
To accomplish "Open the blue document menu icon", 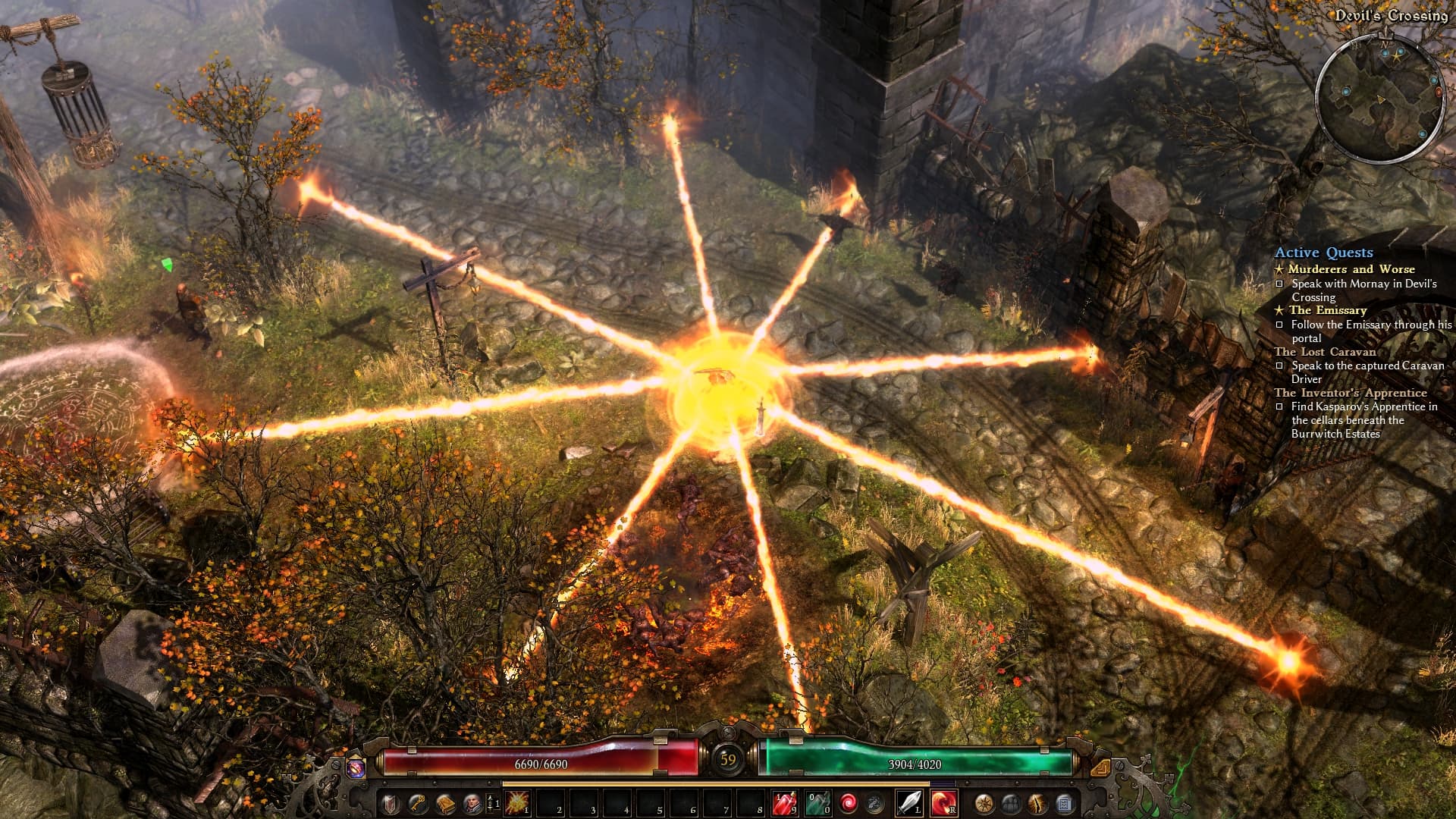I will point(1064,803).
